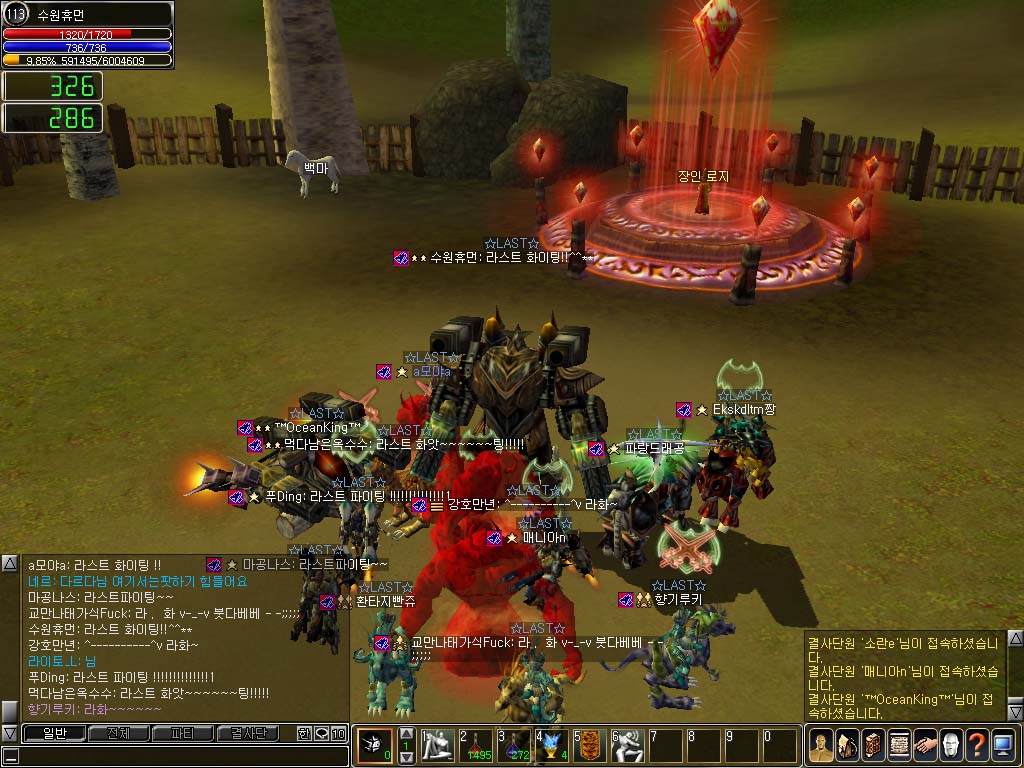Use the sitting pose skill in slot 1
1024x768 pixels.
click(438, 746)
